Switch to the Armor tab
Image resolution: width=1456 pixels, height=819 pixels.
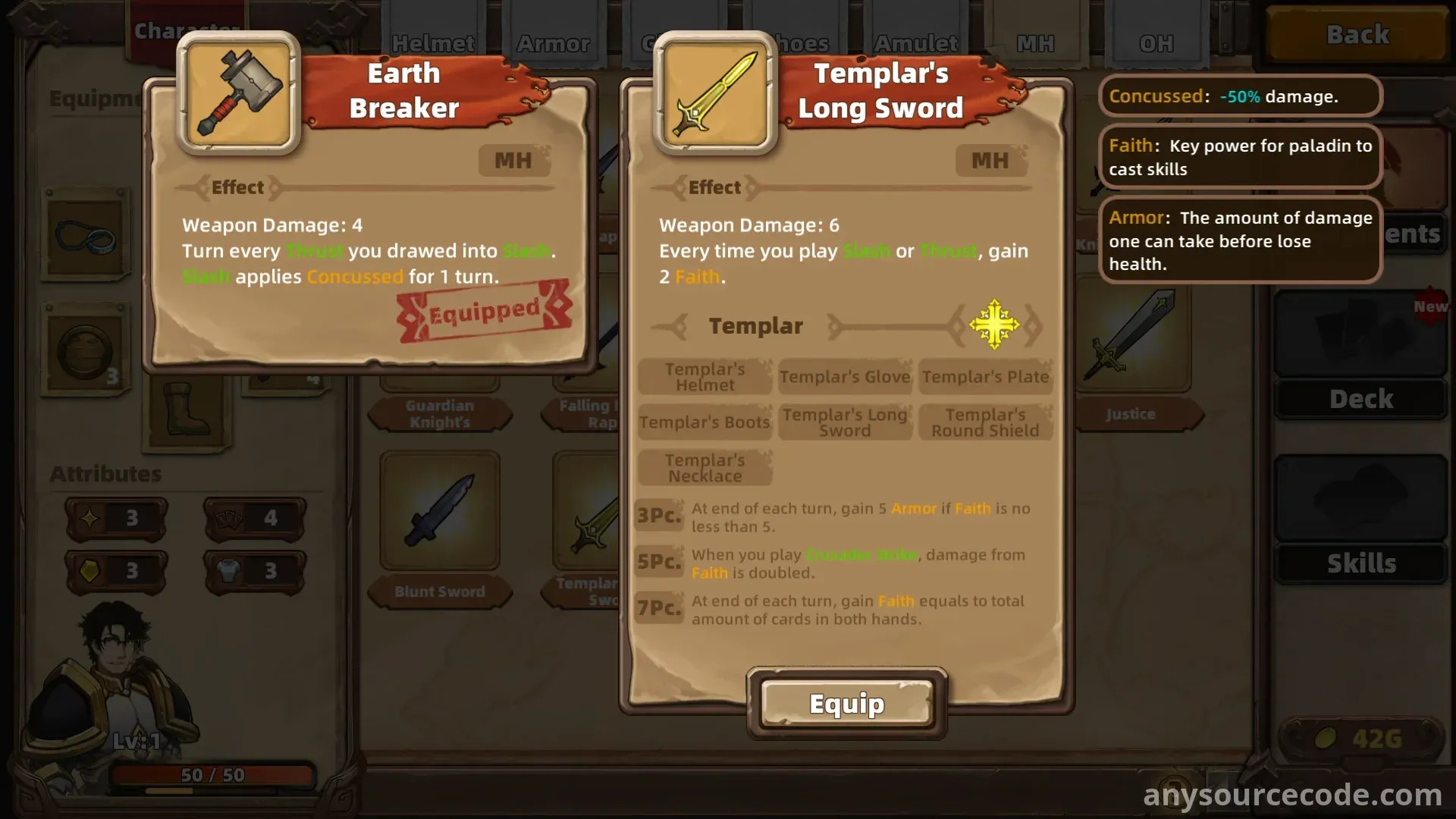point(553,43)
